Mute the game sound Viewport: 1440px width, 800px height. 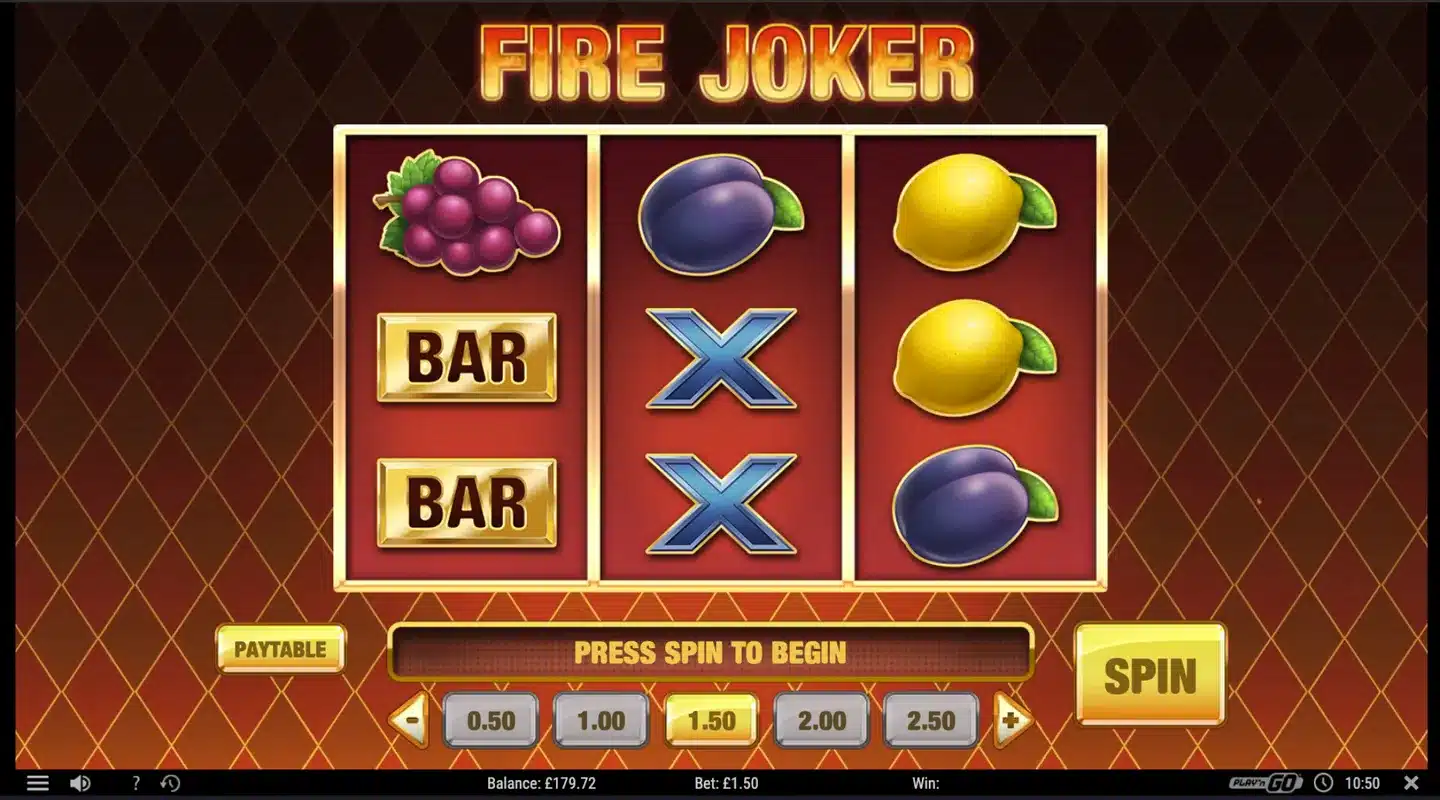pyautogui.click(x=82, y=783)
